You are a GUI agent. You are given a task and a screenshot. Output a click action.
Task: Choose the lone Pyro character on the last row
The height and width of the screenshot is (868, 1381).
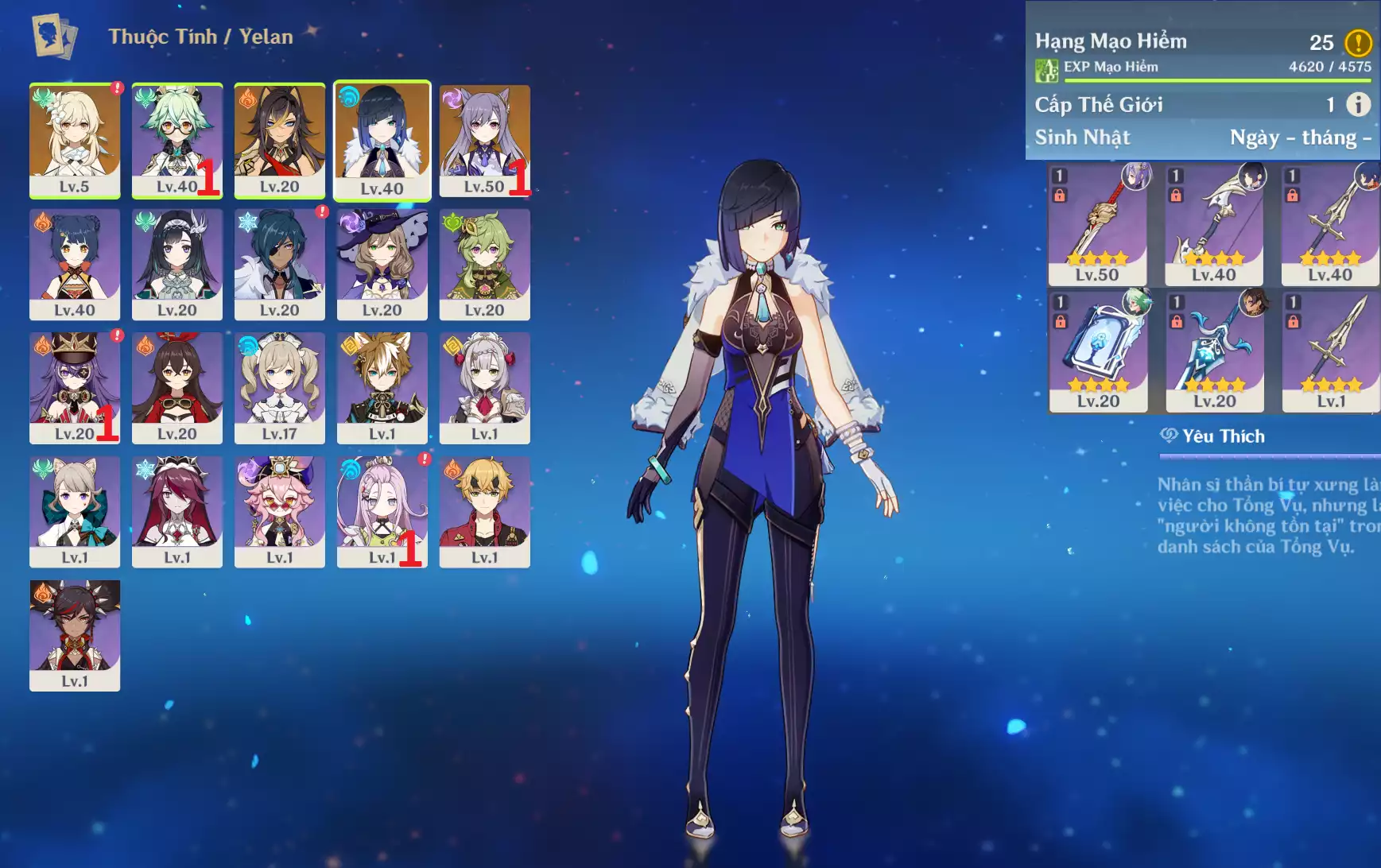tap(75, 634)
